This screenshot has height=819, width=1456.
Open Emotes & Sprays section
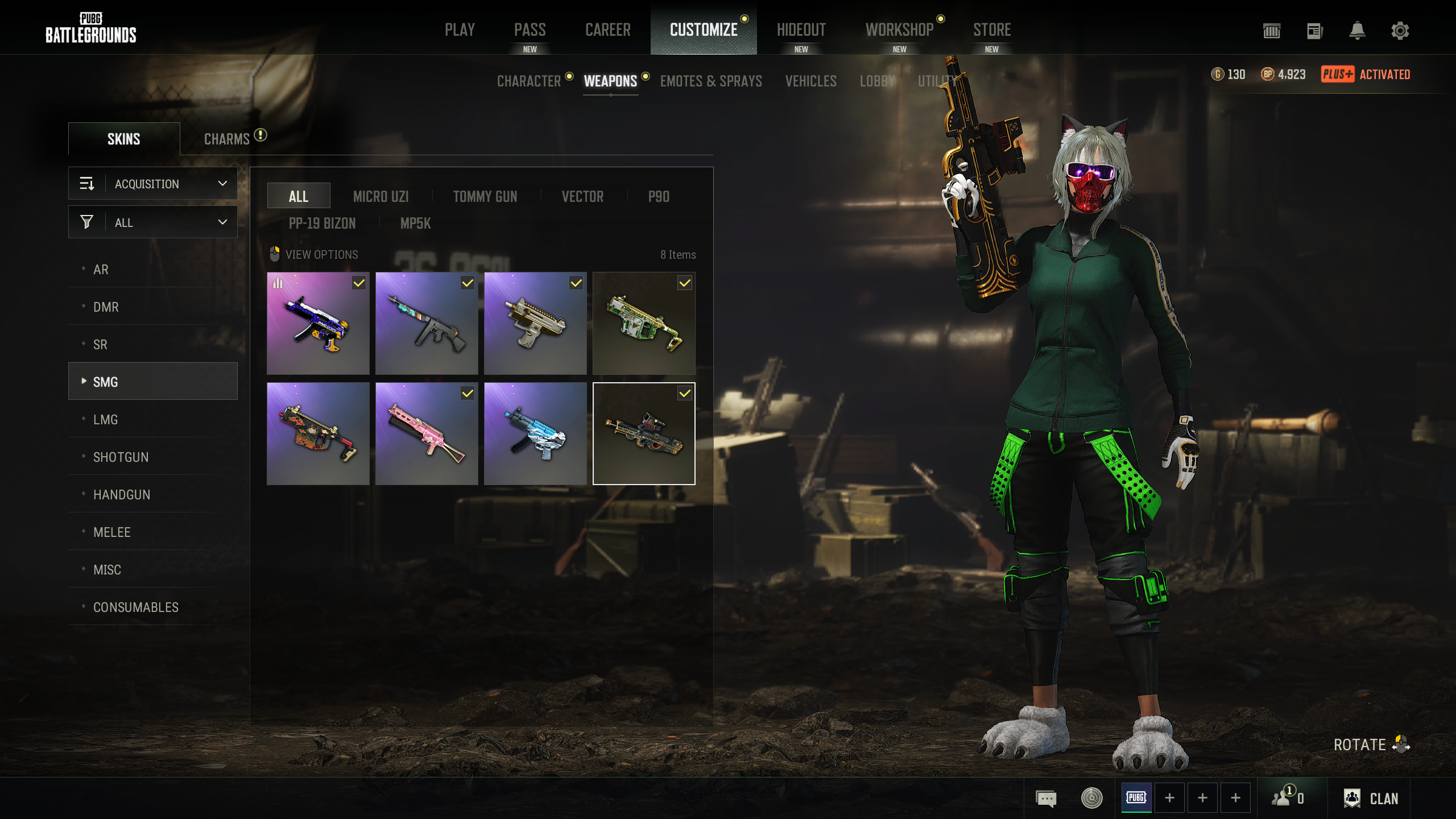tap(711, 81)
